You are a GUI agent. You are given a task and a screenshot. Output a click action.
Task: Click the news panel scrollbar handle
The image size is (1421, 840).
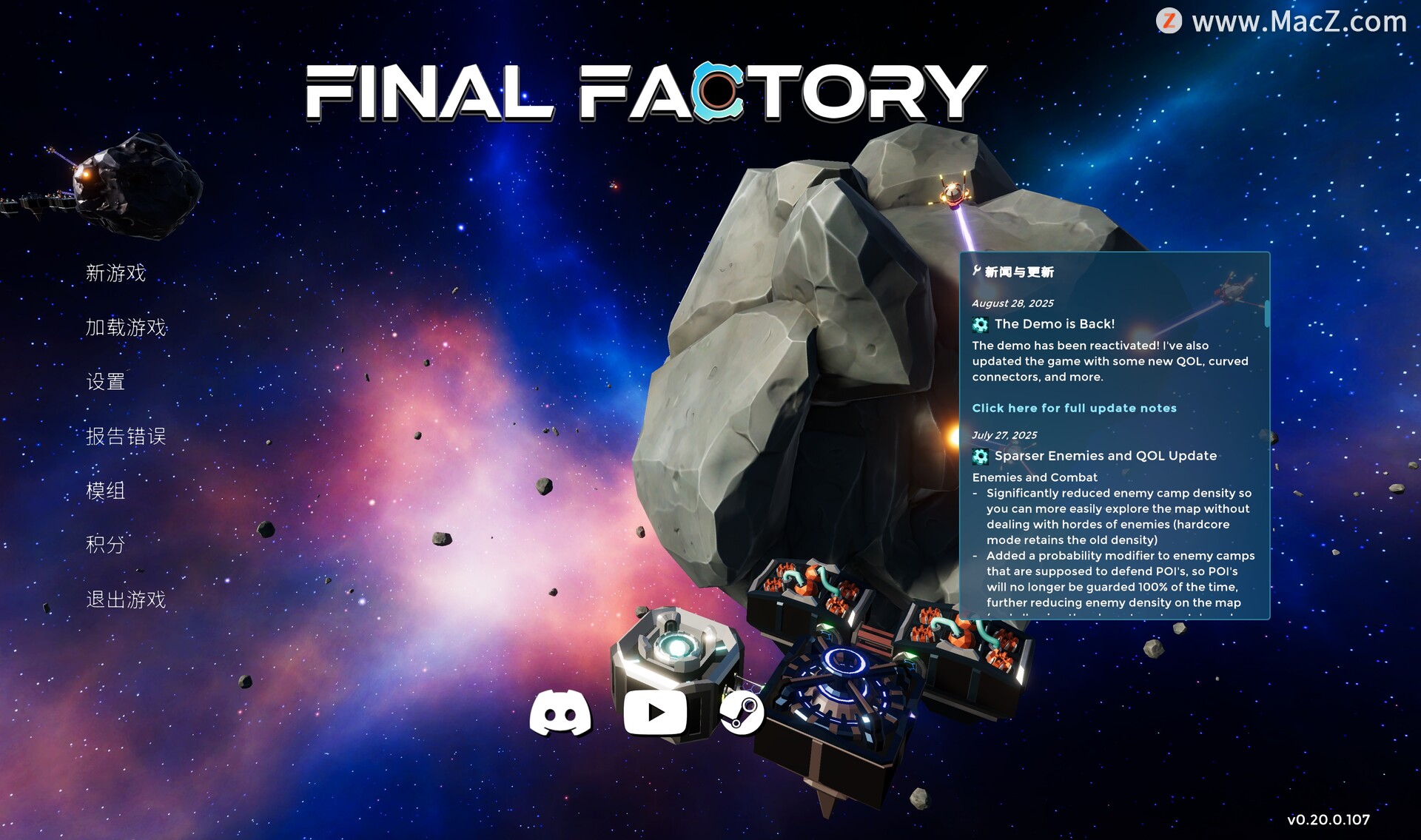click(1267, 314)
